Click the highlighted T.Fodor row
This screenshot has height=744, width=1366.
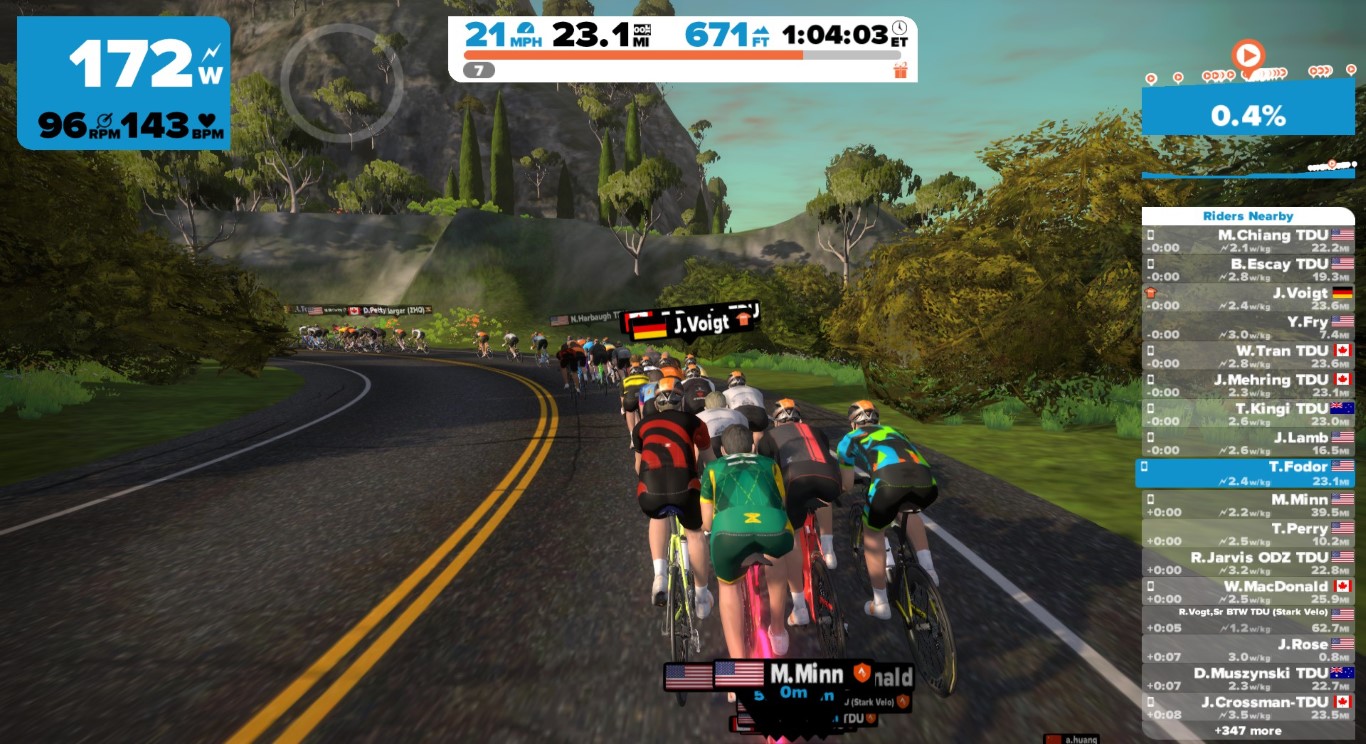click(1248, 472)
